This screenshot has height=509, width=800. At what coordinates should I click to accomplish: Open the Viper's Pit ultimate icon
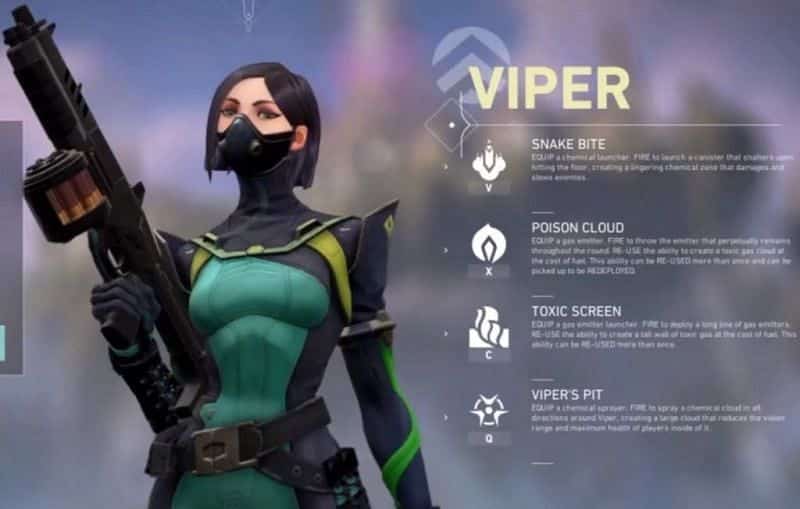click(488, 410)
